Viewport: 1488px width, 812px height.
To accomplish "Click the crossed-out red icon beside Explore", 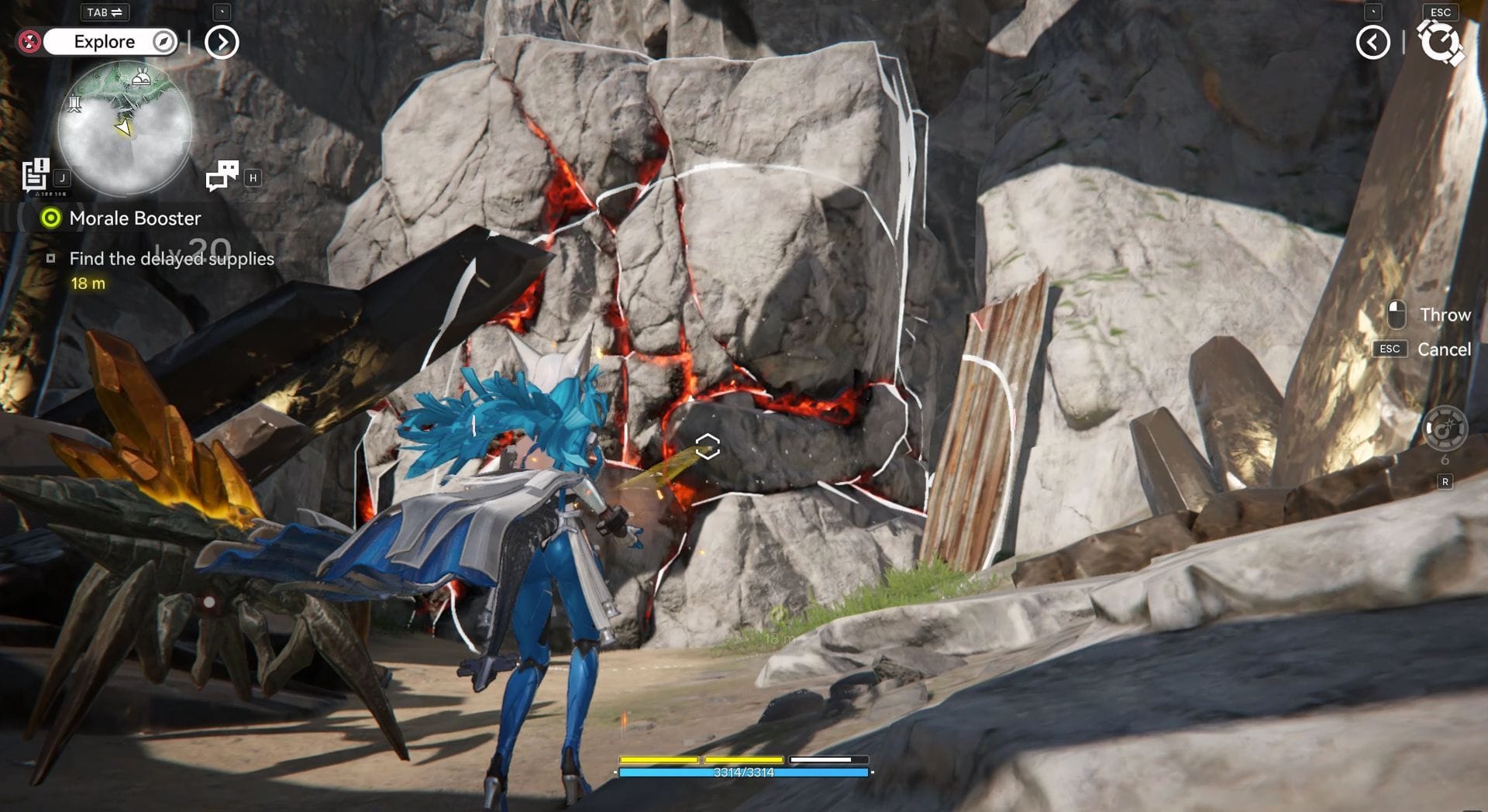I will tap(29, 42).
